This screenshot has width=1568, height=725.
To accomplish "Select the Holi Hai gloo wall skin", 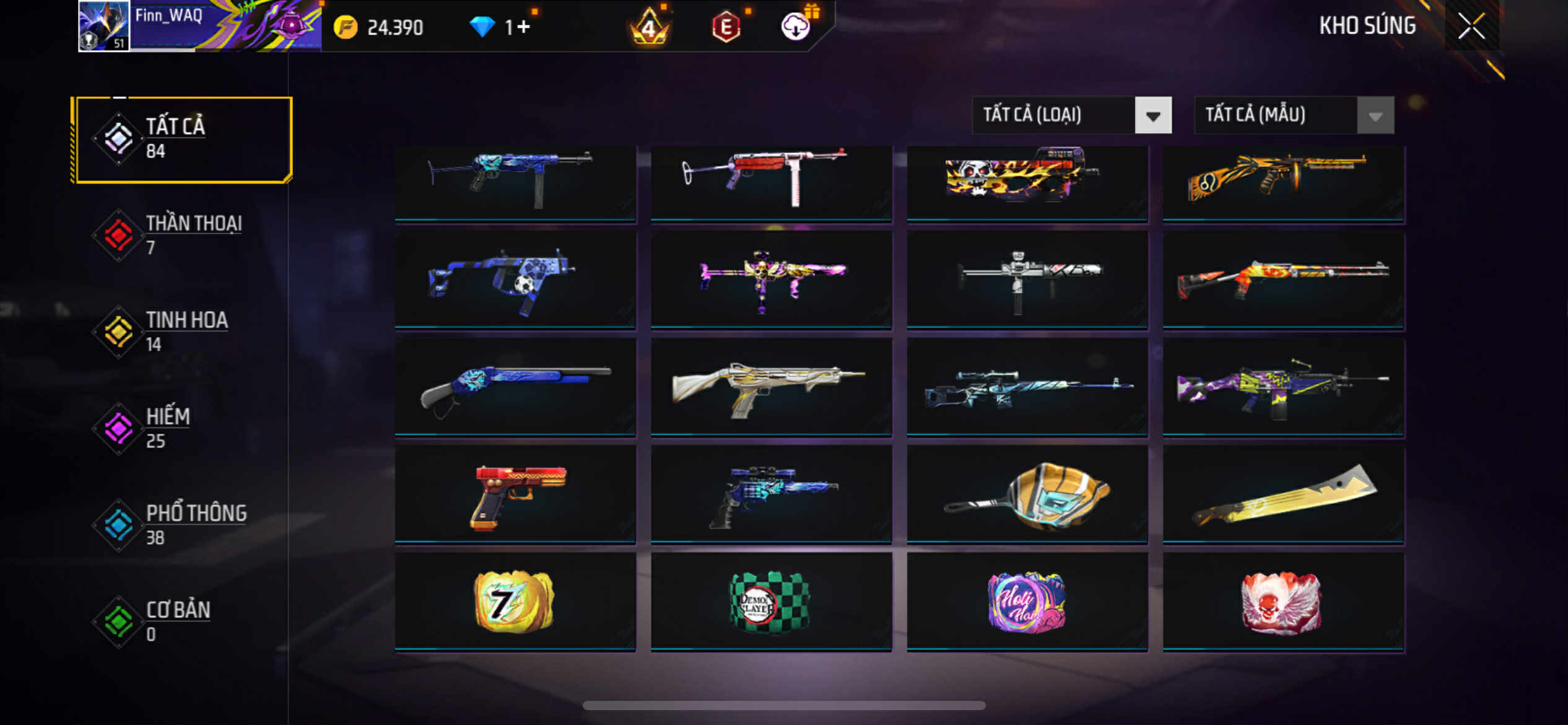I will 1027,602.
